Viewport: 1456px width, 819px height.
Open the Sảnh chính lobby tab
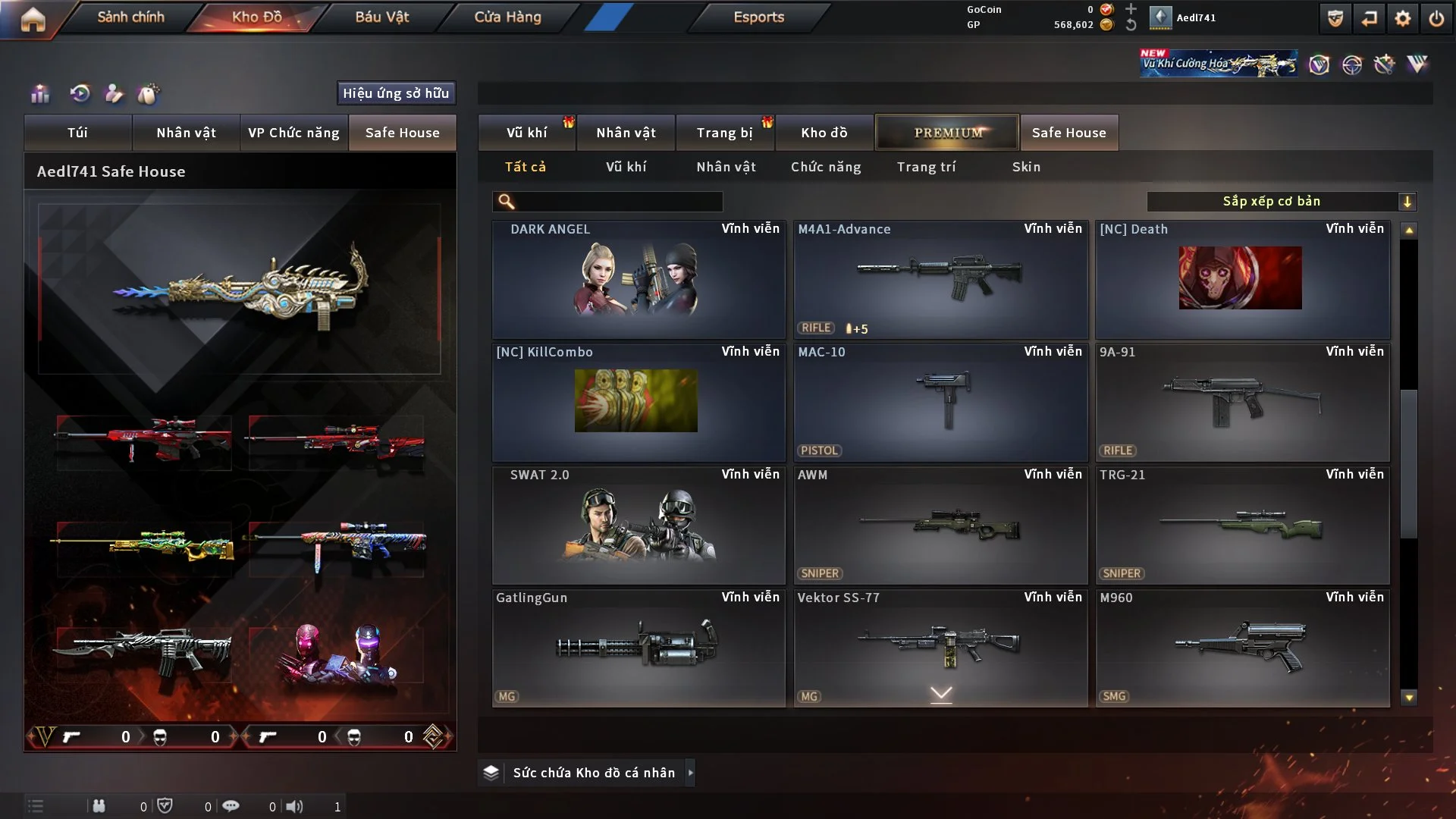[x=130, y=17]
